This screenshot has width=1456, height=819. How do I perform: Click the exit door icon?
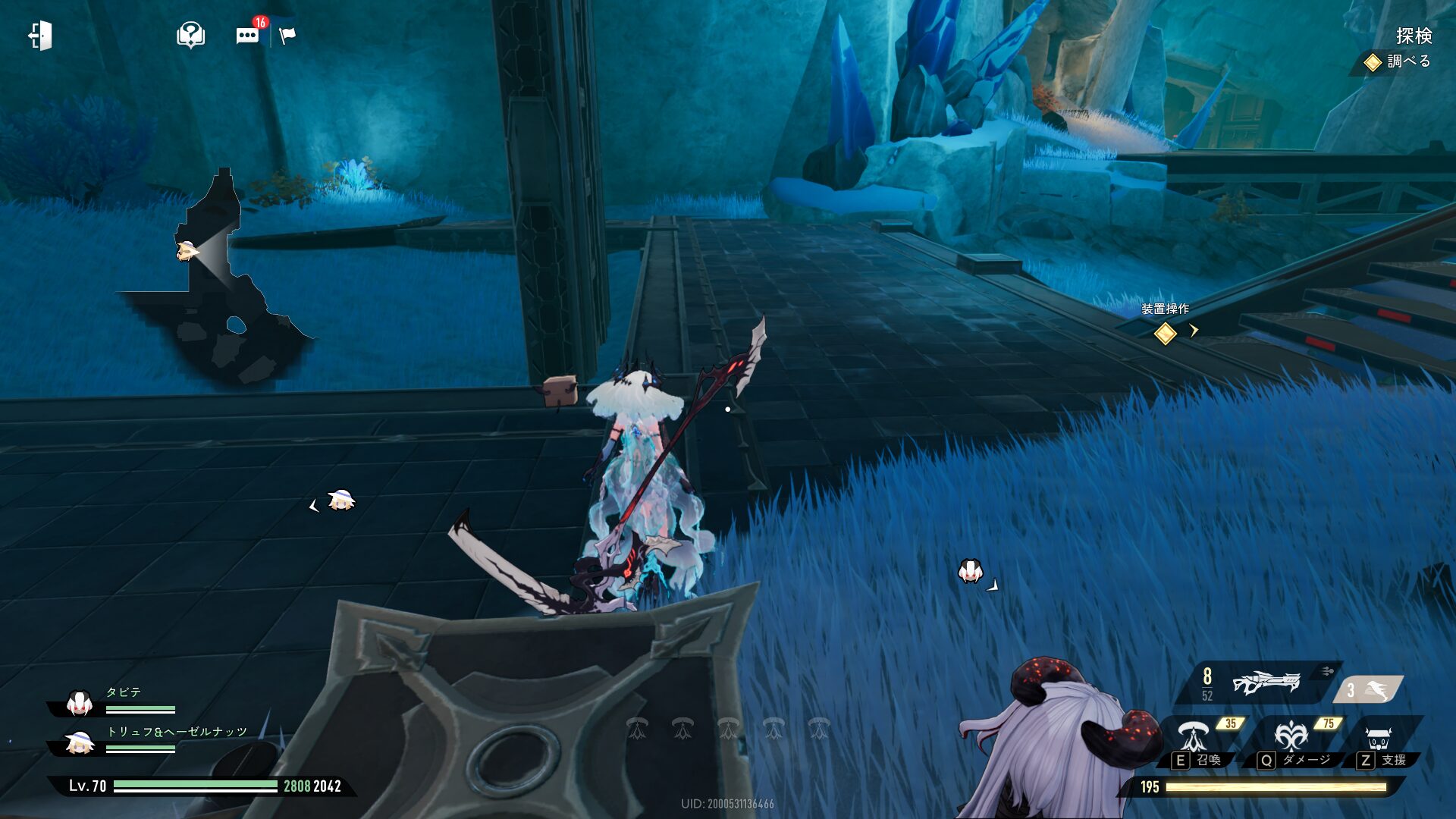click(x=40, y=36)
